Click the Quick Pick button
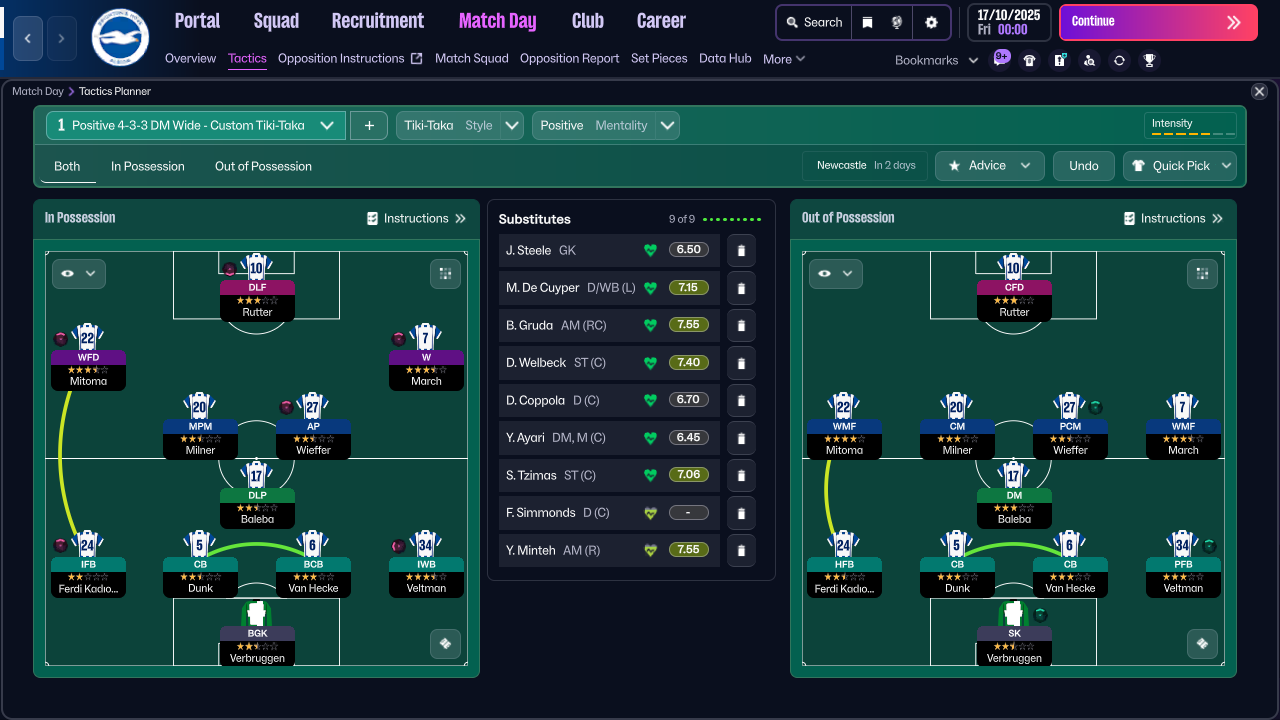Image resolution: width=1280 pixels, height=720 pixels. (1180, 166)
